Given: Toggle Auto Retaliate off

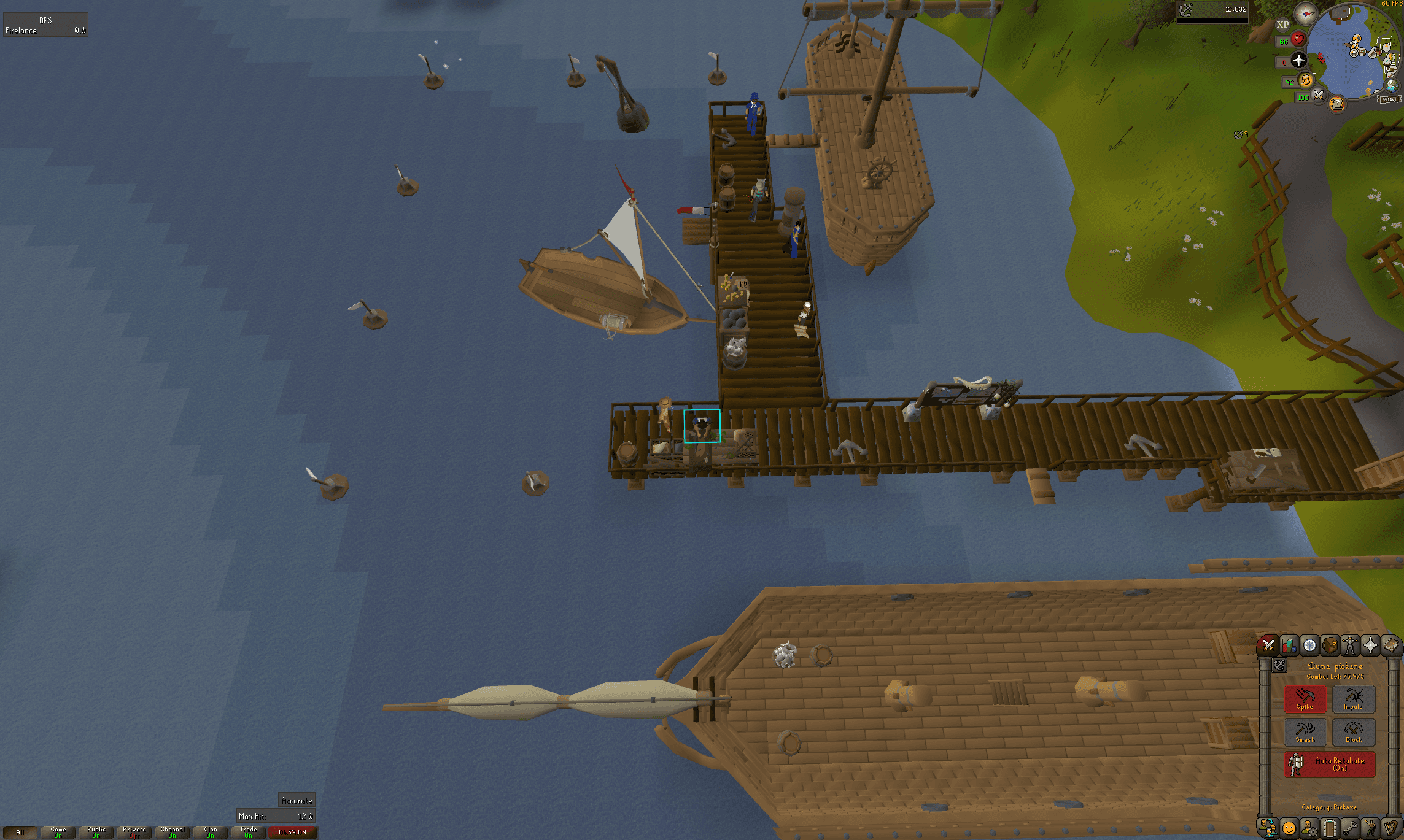Looking at the screenshot, I should point(1328,765).
